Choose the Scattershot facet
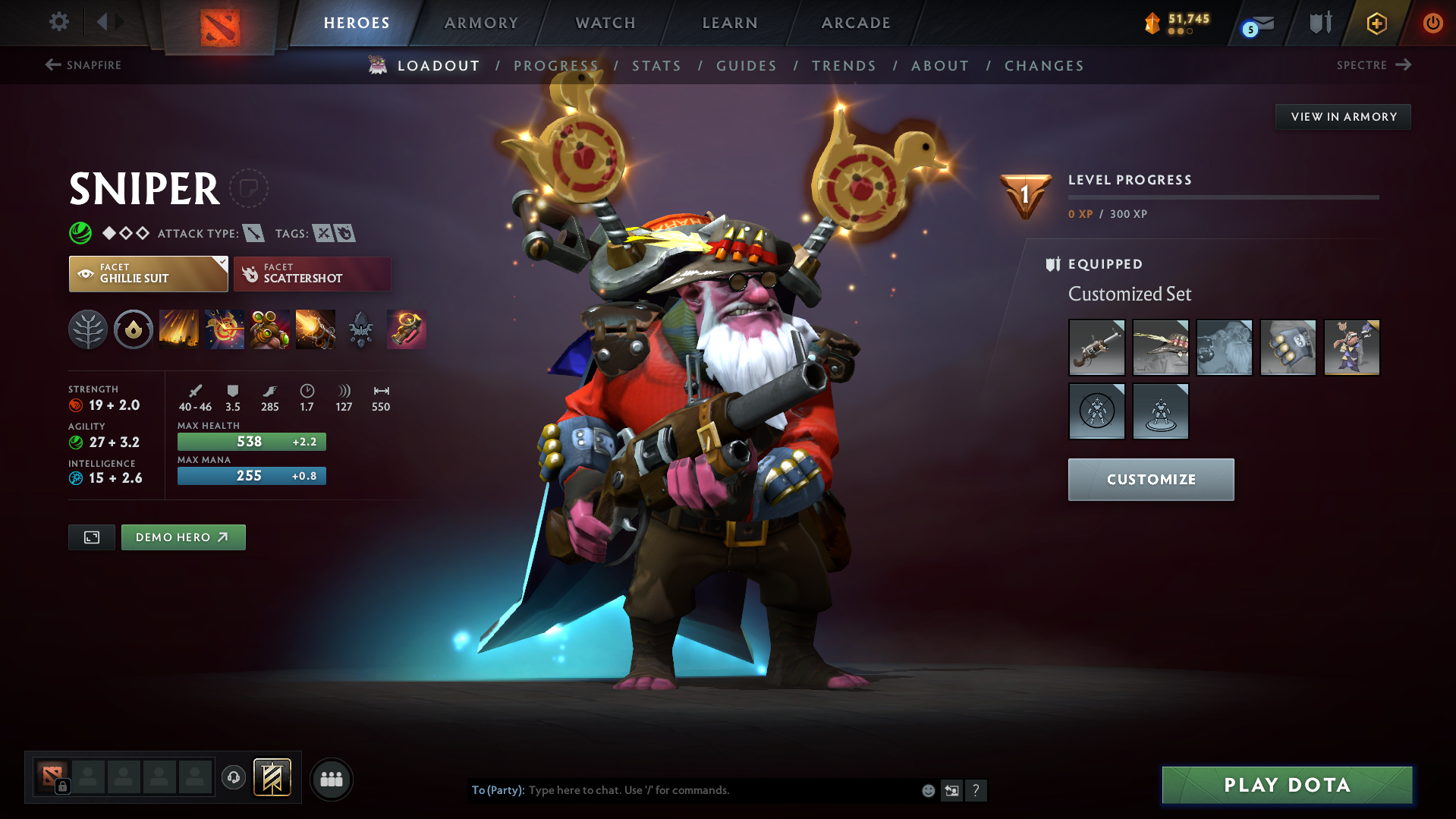The width and height of the screenshot is (1456, 819). (312, 274)
